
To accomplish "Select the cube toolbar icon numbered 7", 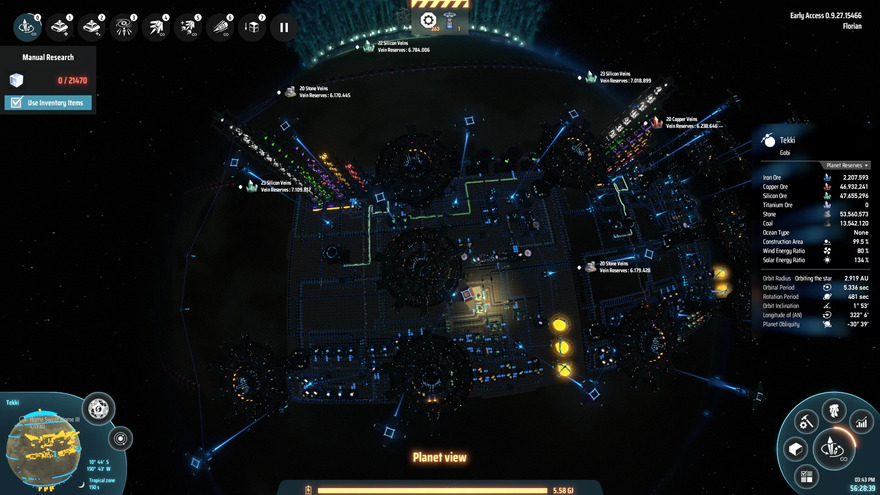I will pyautogui.click(x=252, y=27).
